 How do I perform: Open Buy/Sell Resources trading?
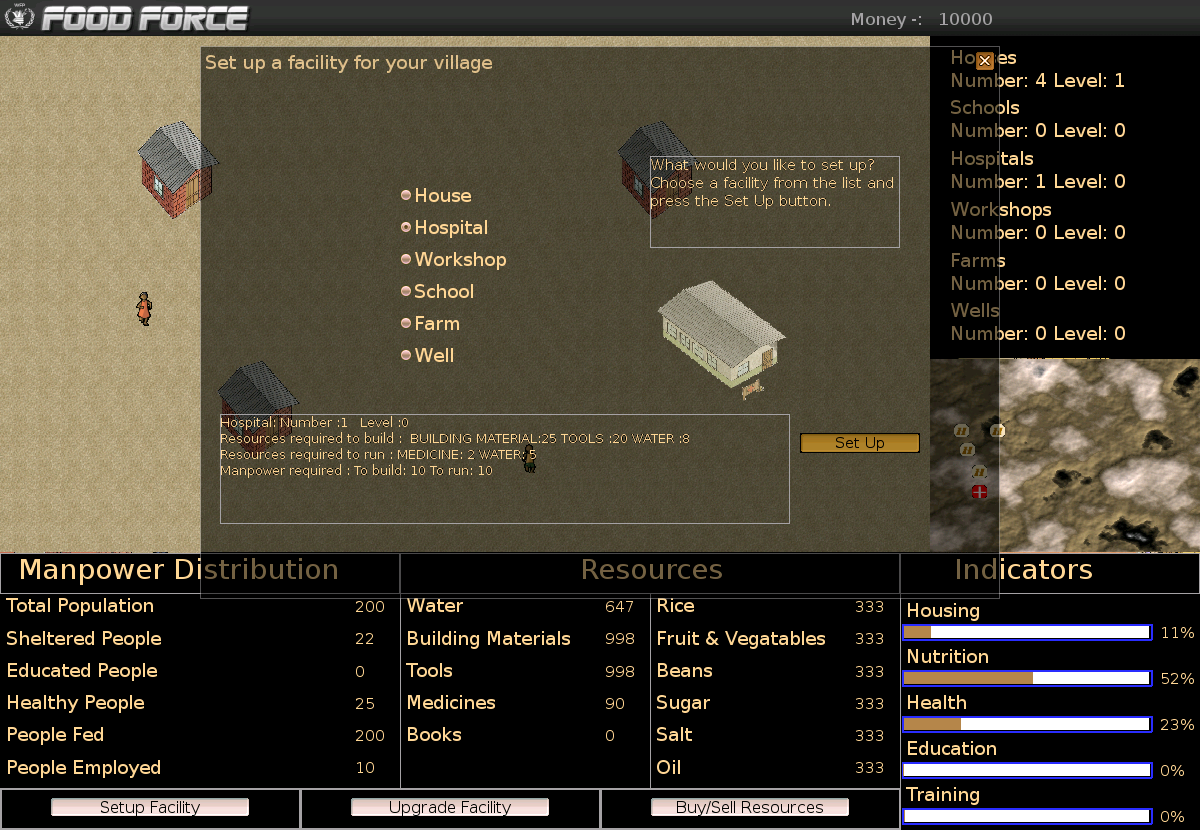point(750,807)
